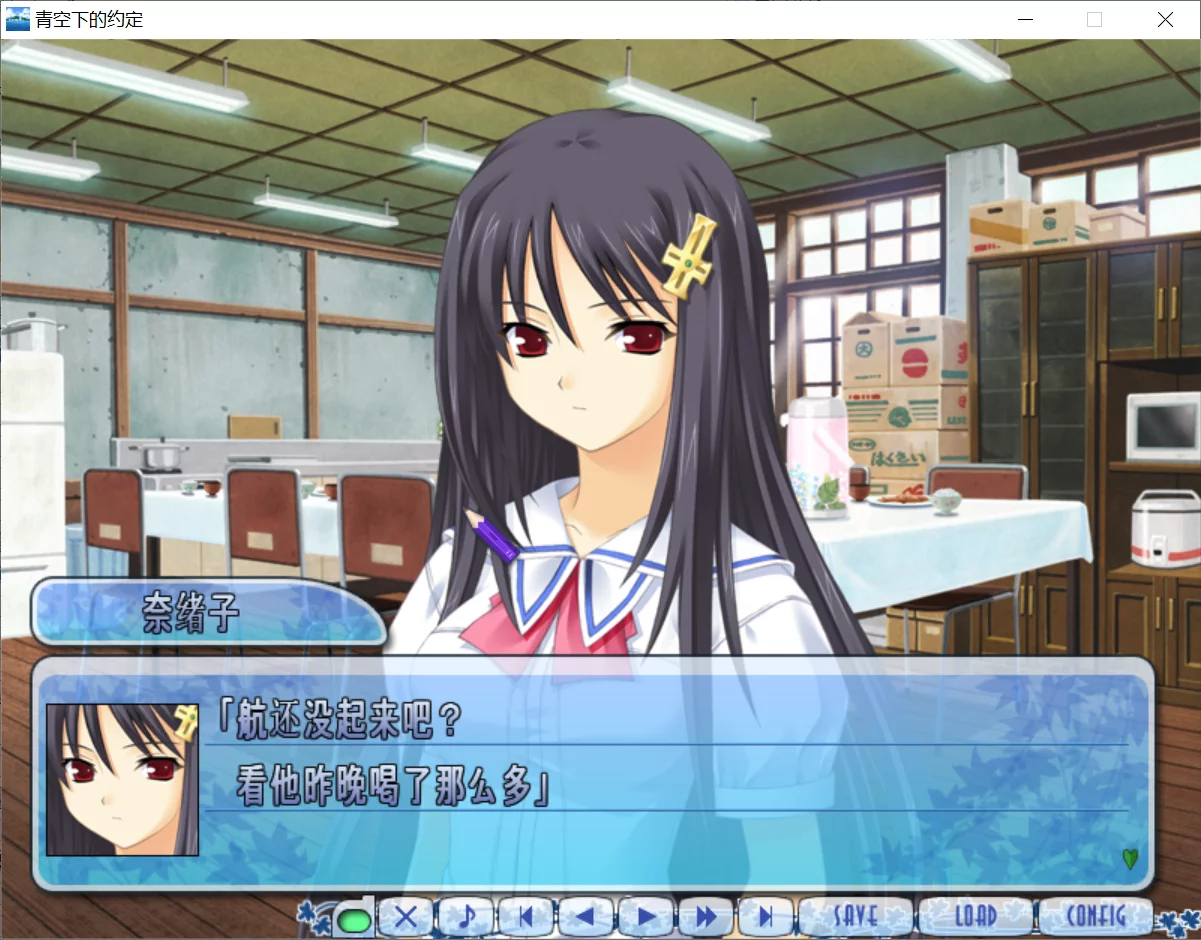
Task: Hide the dialogue box with the X button
Action: click(405, 916)
